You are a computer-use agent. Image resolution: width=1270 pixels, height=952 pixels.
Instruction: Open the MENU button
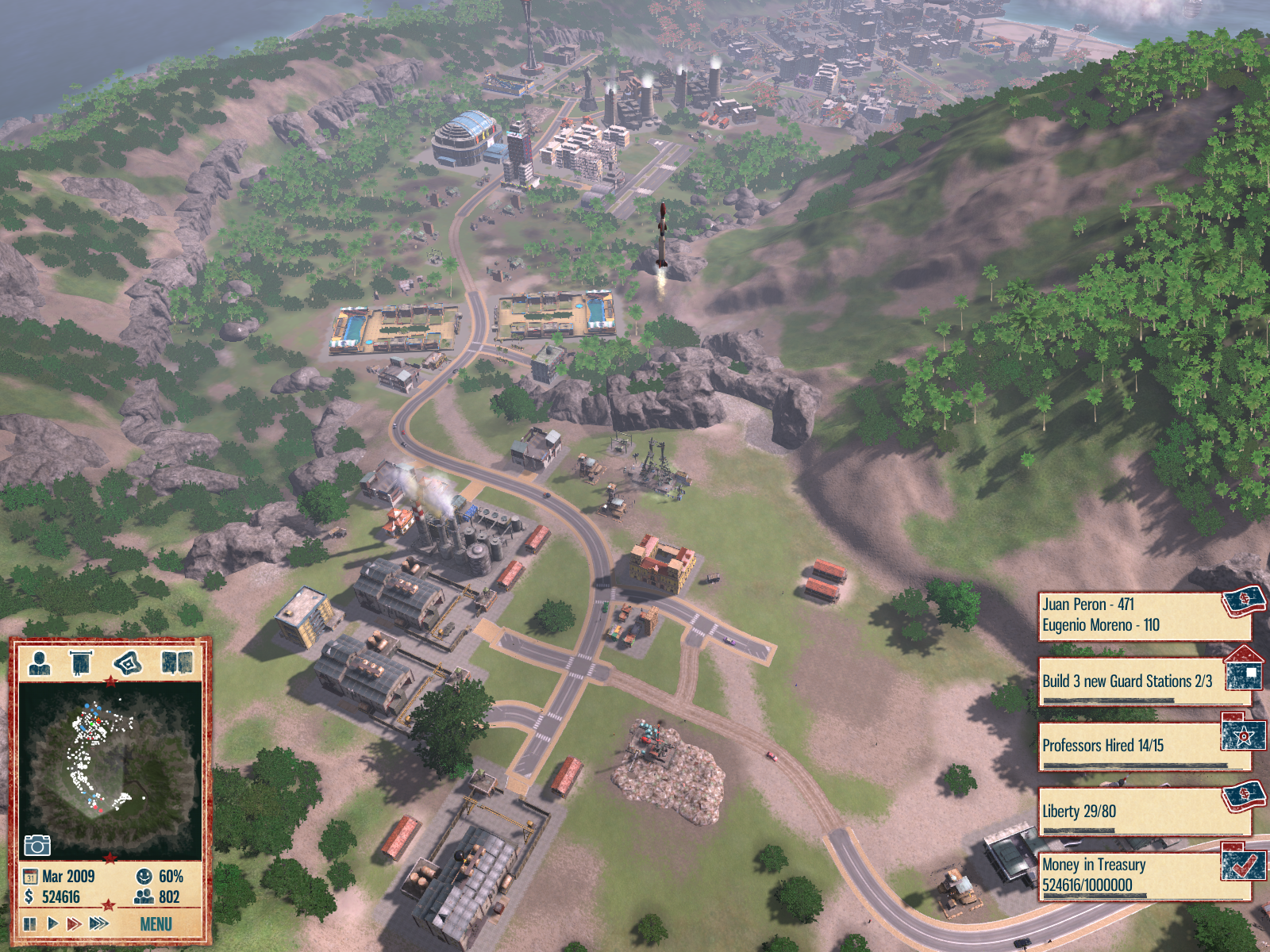coord(156,924)
